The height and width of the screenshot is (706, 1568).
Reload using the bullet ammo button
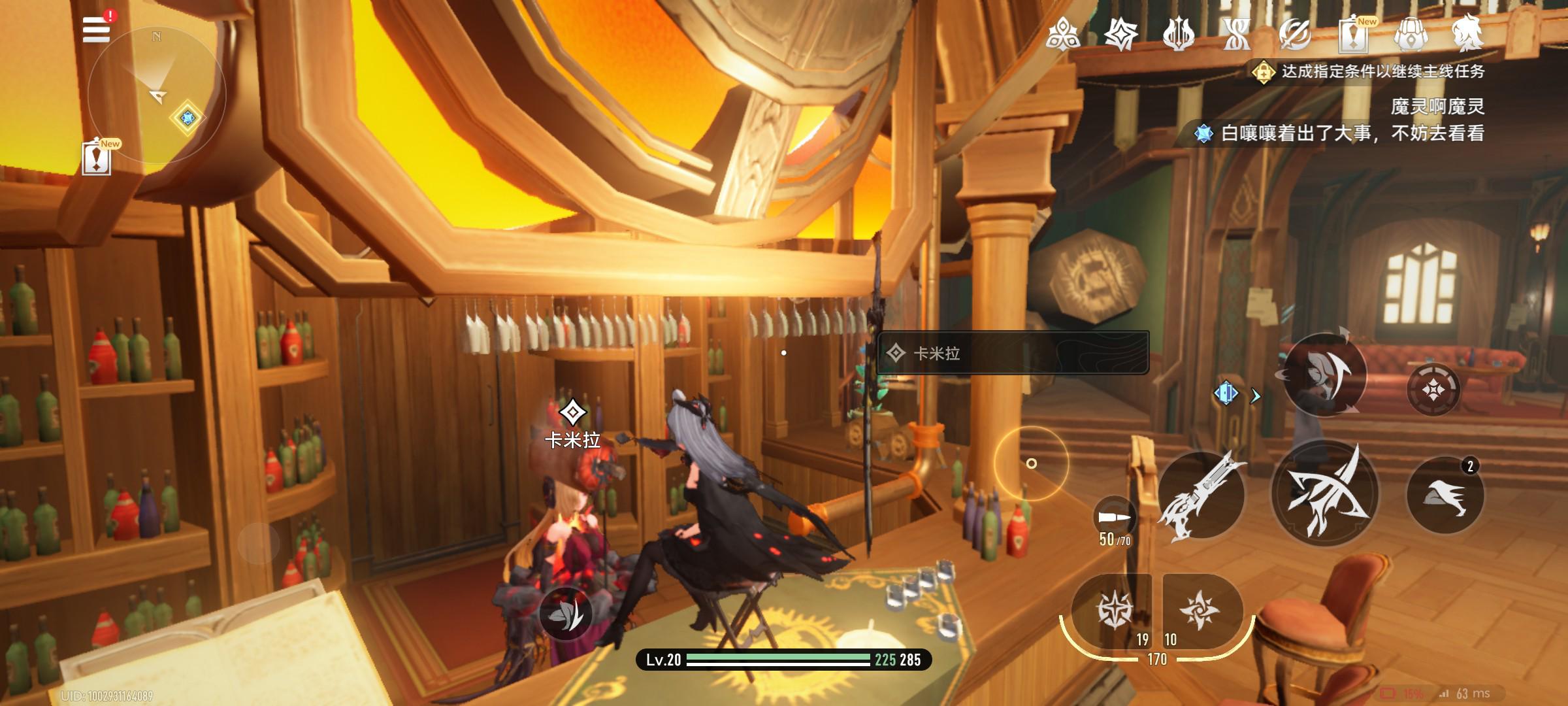tap(1115, 518)
